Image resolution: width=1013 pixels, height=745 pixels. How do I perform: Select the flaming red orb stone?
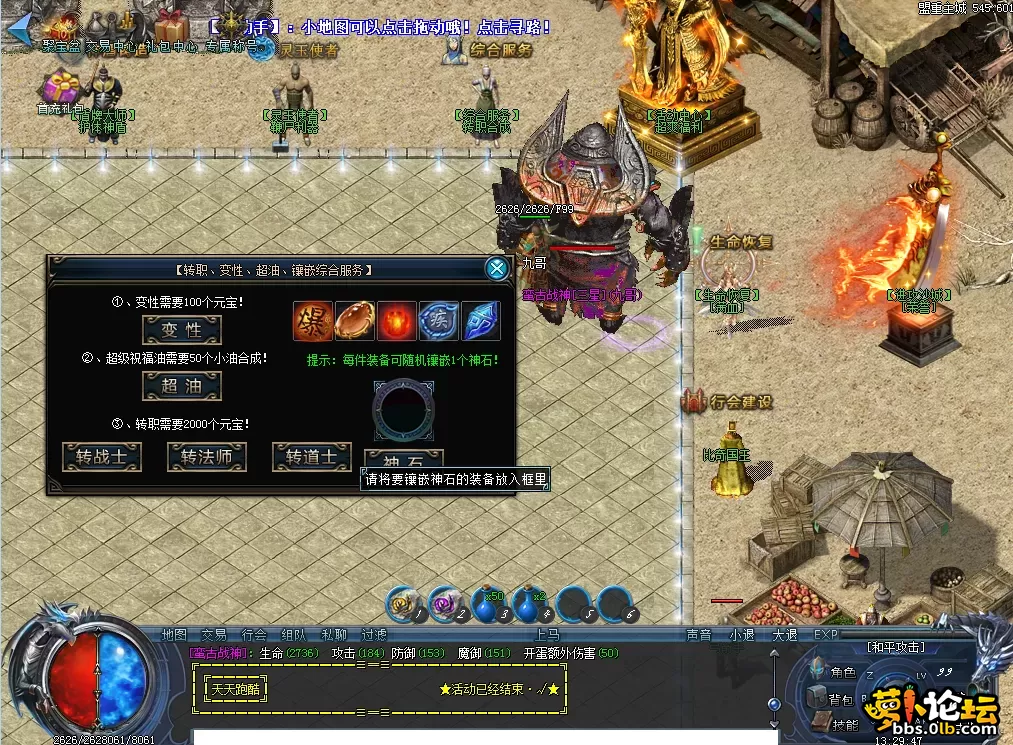(396, 321)
